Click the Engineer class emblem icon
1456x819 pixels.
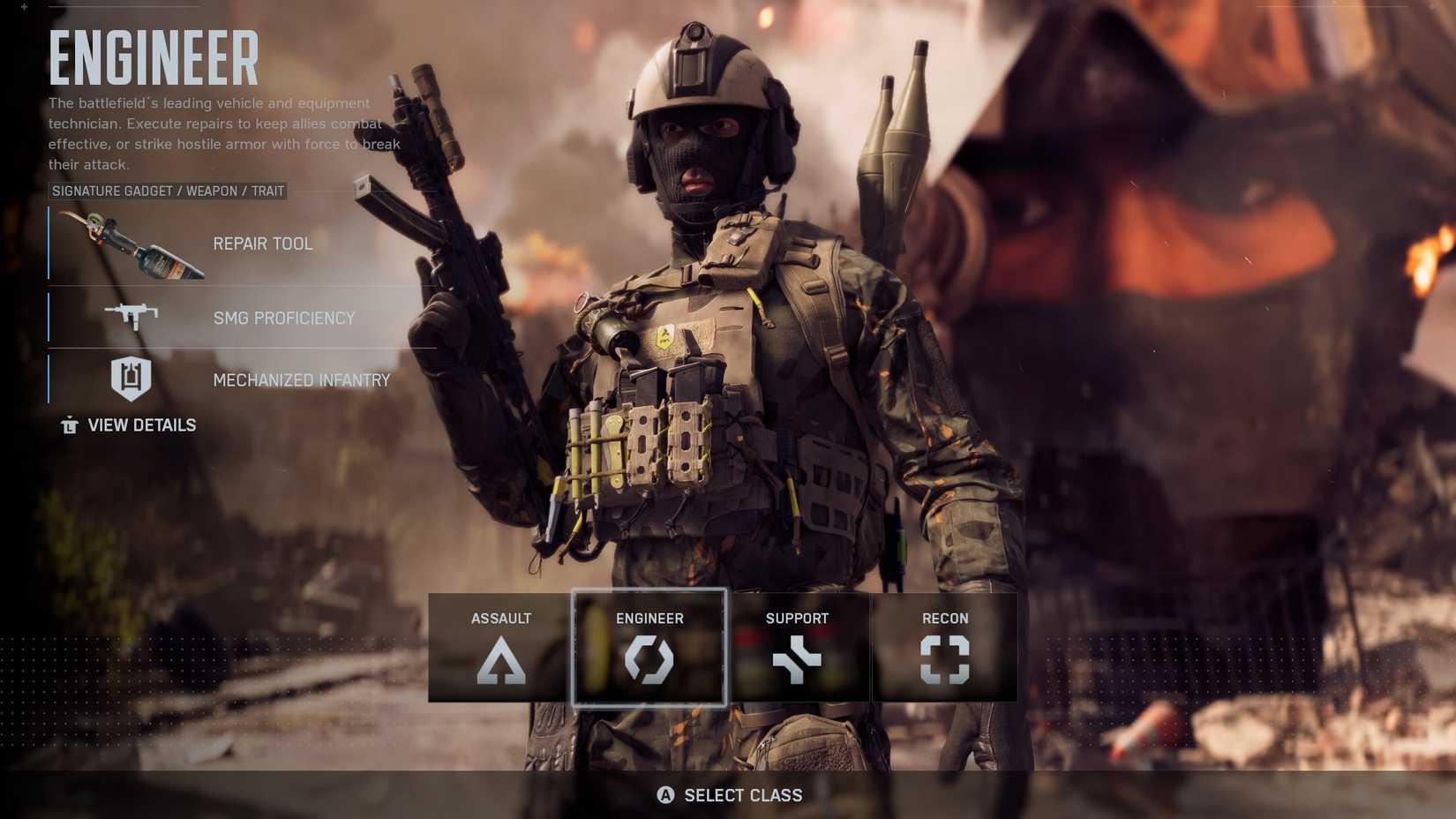(649, 660)
